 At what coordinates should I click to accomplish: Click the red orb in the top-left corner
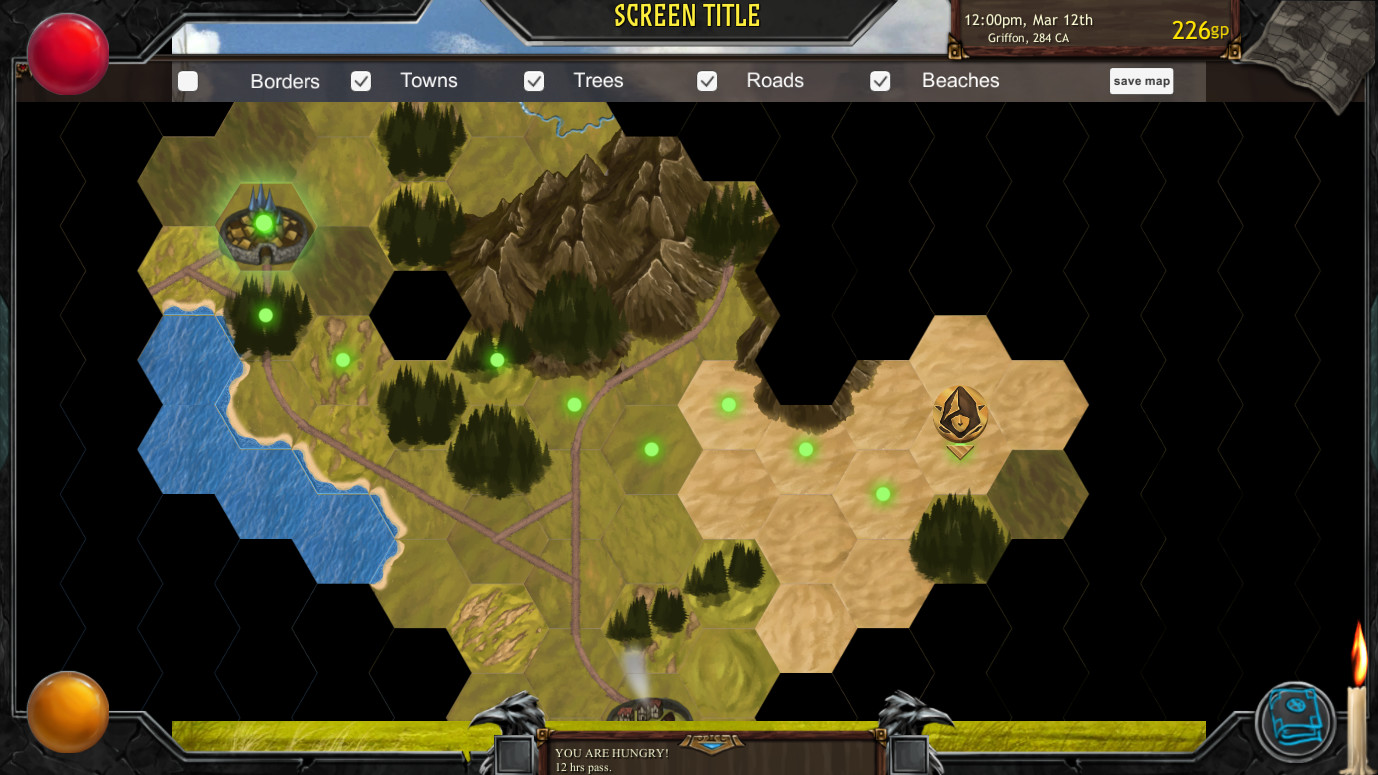[x=65, y=53]
